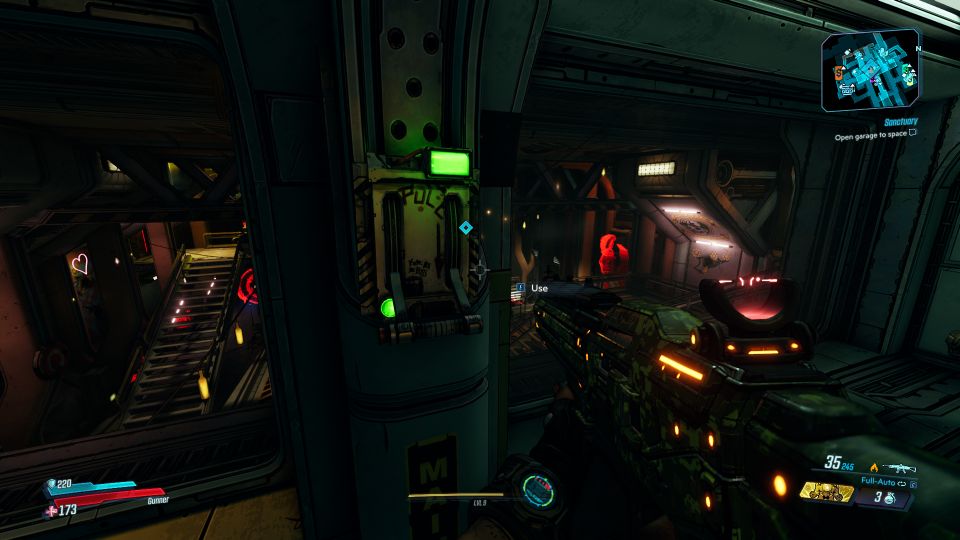Select the blue diamond waypoint marker

(x=465, y=228)
